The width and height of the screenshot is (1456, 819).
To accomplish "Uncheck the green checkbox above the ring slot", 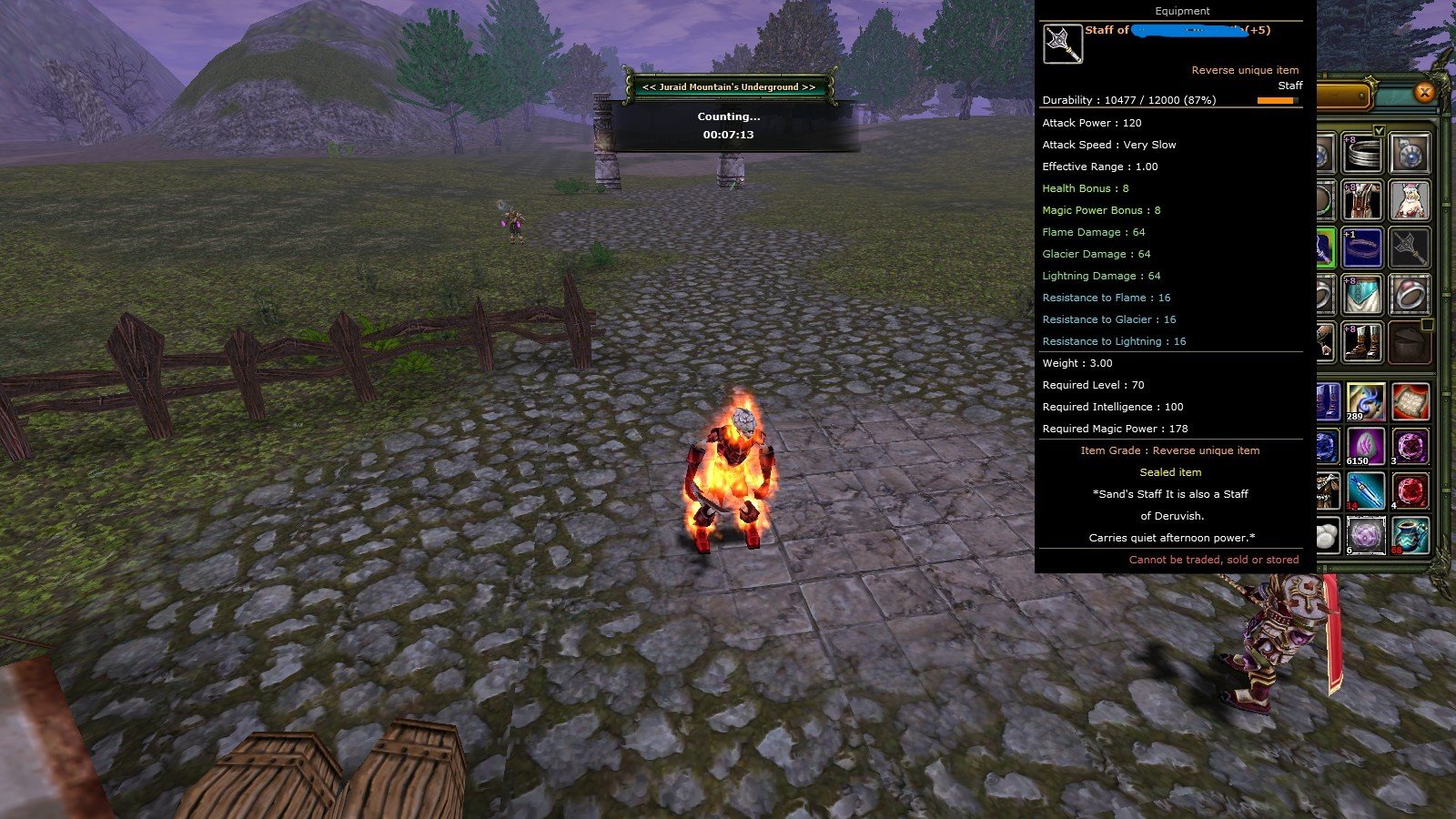I will pos(1380,128).
